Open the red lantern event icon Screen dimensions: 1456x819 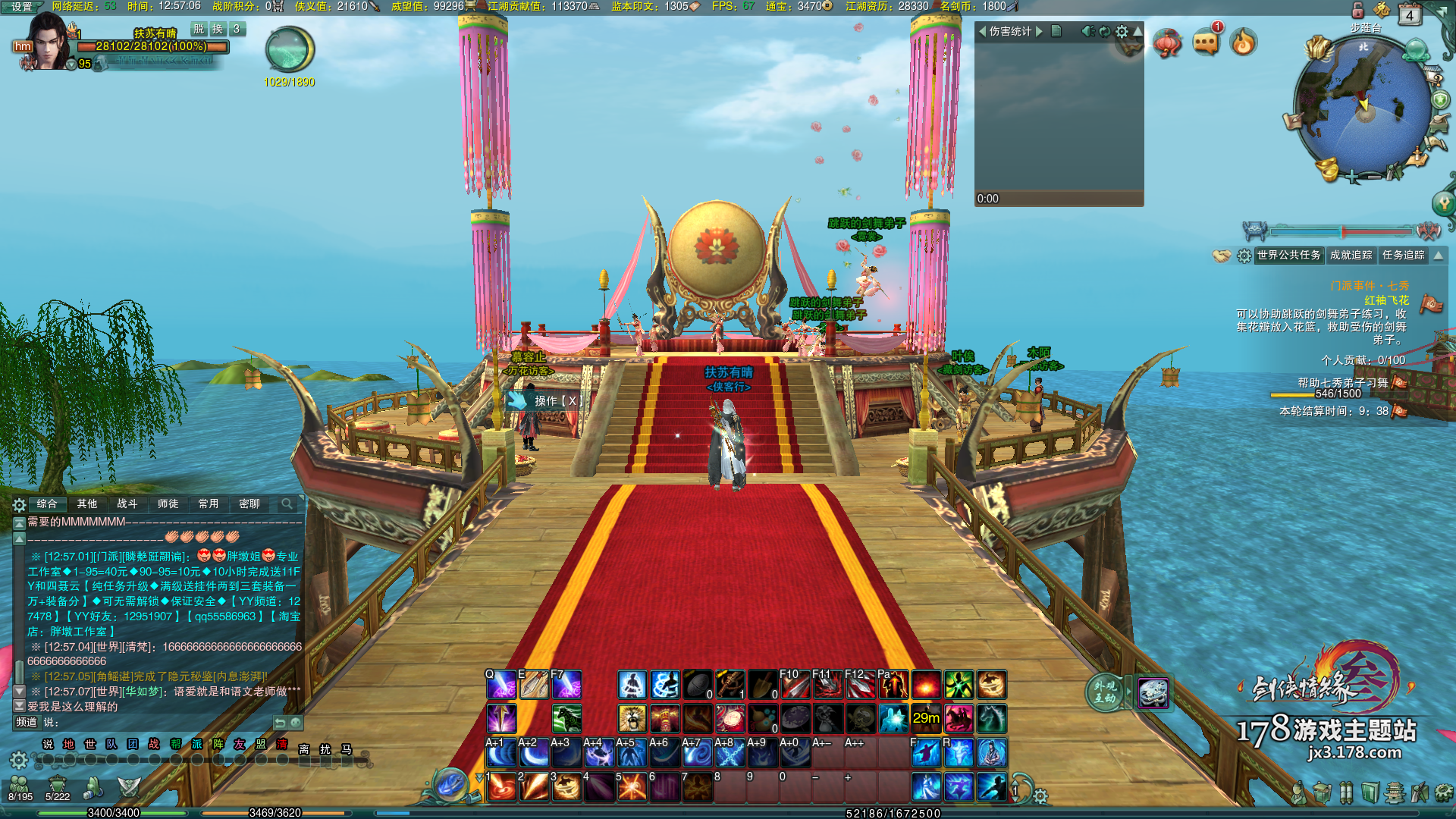click(x=1167, y=42)
